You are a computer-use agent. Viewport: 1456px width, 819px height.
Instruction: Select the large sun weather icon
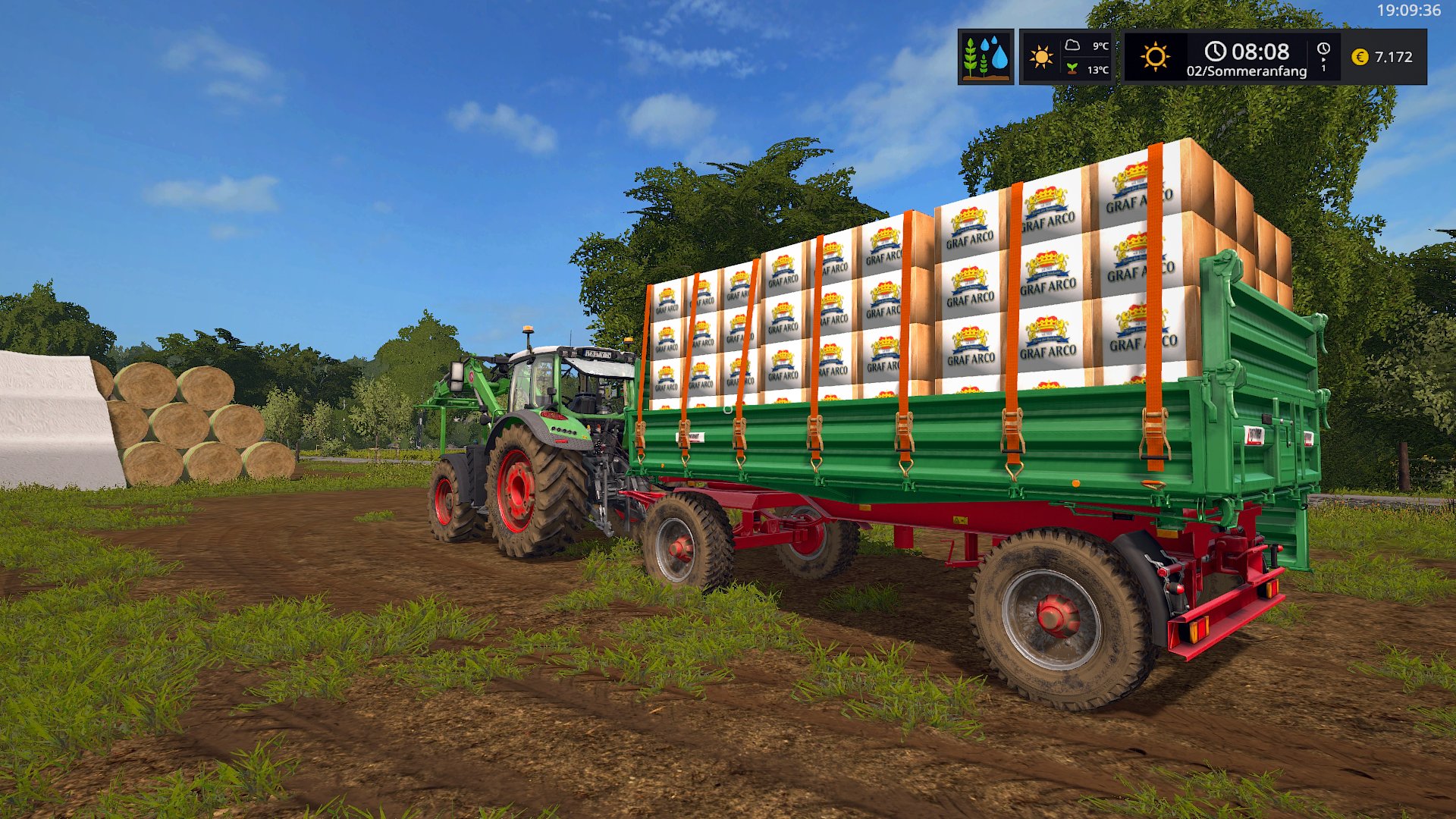1154,57
